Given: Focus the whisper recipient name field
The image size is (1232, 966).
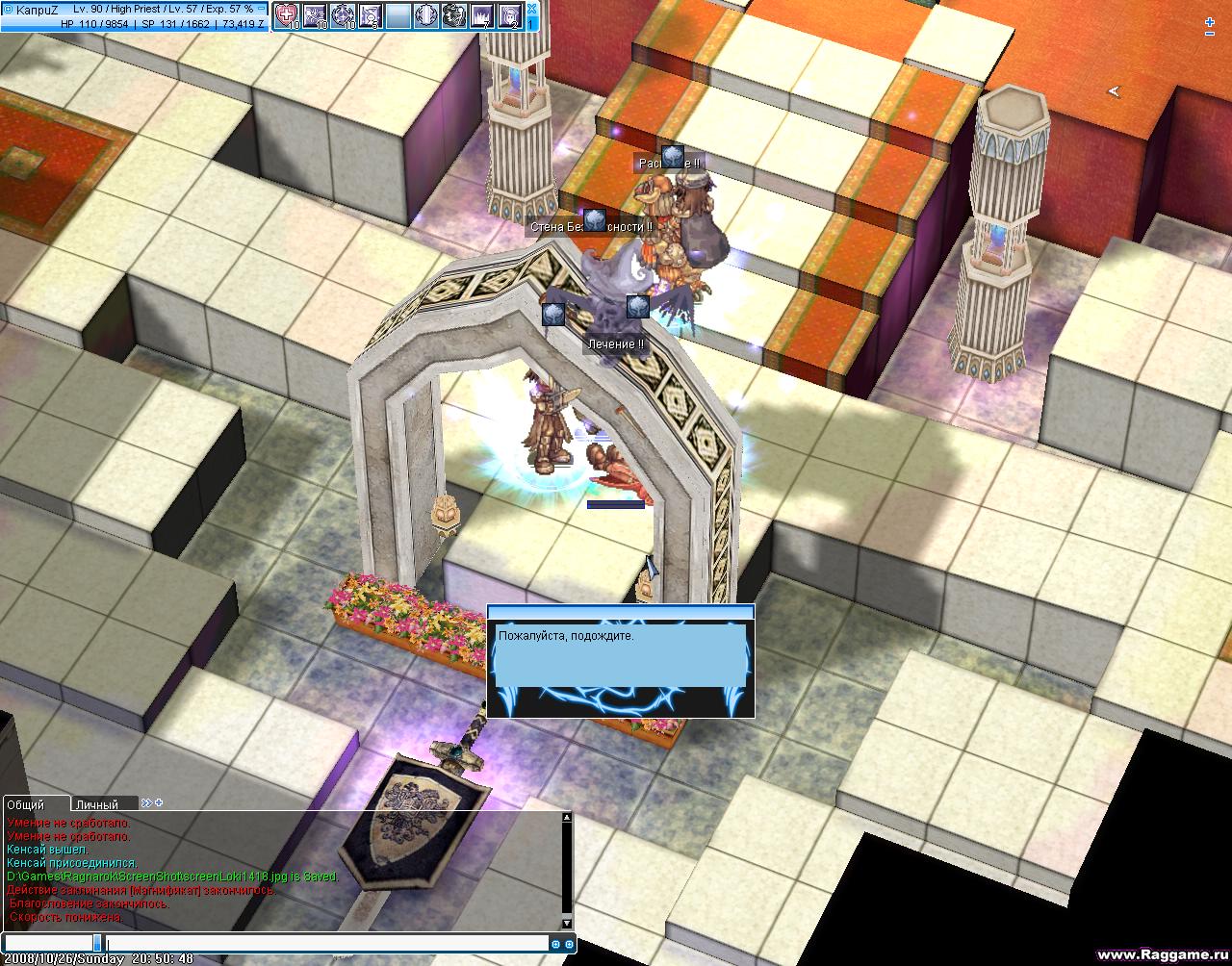Looking at the screenshot, I should click(x=48, y=944).
